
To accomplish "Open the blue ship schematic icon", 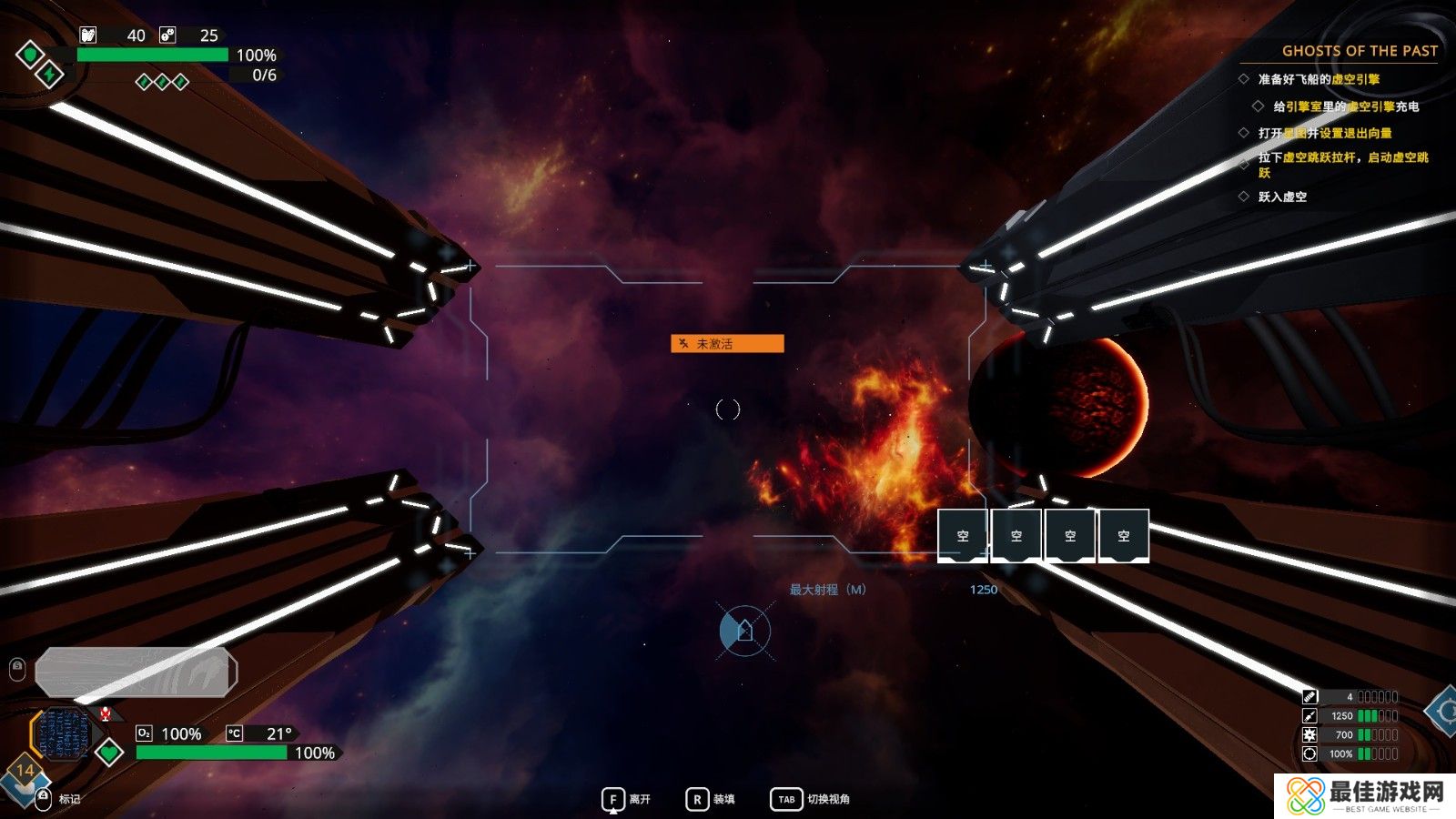I will tap(64, 733).
